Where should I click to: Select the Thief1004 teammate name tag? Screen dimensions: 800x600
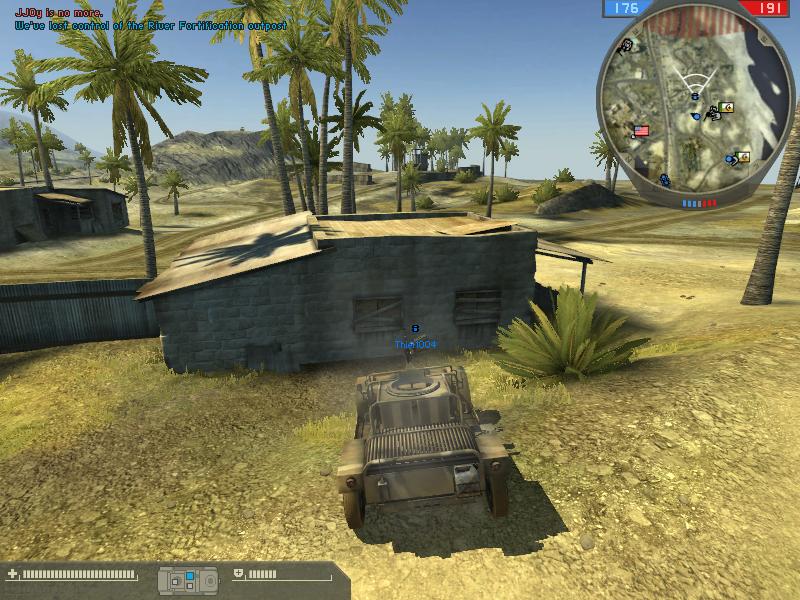click(415, 345)
